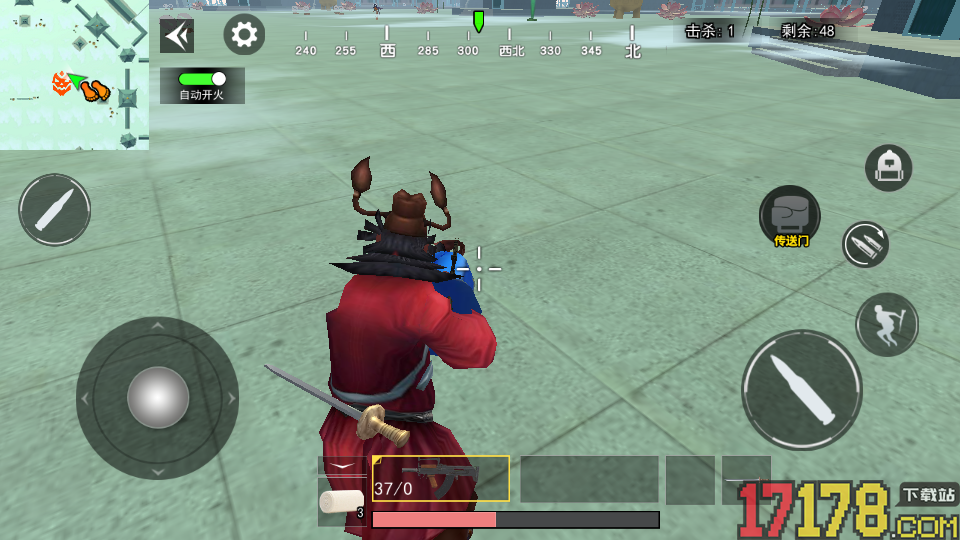Fire using the large right bullet button

pos(801,390)
